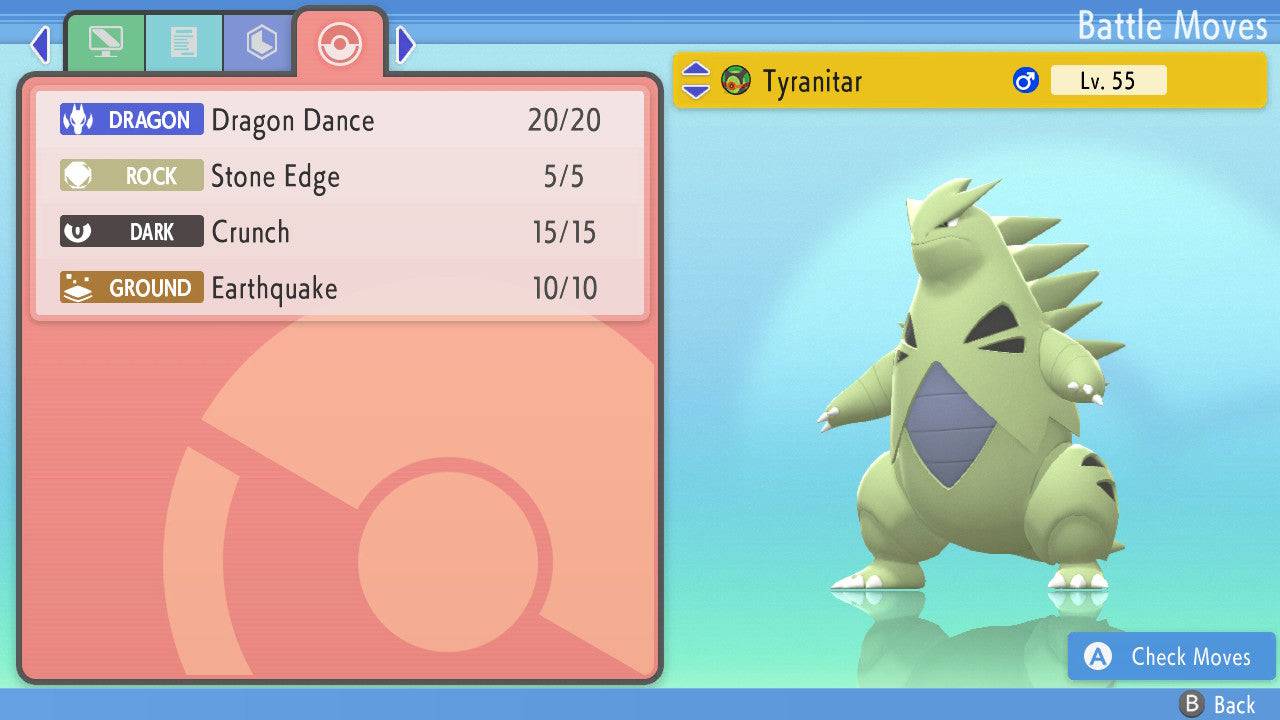This screenshot has width=1280, height=720.
Task: Choose the Stone Edge move
Action: click(340, 177)
